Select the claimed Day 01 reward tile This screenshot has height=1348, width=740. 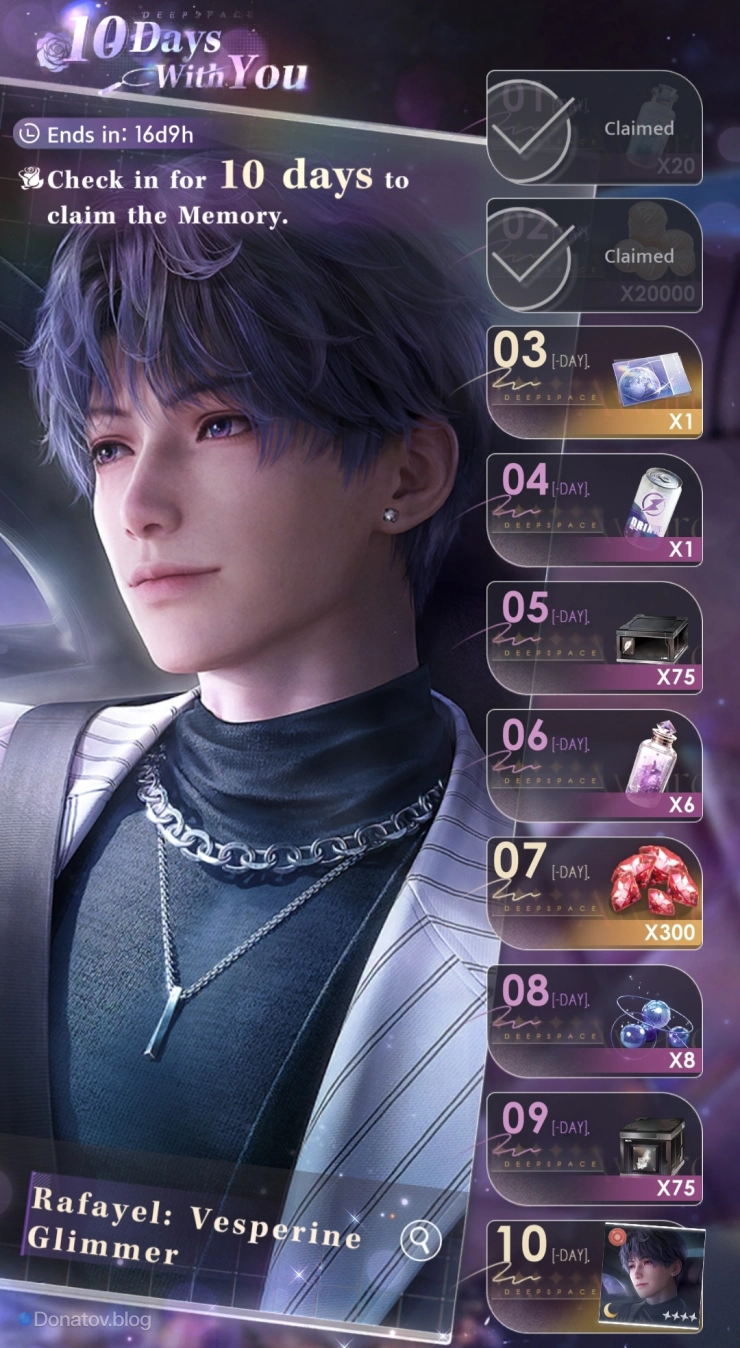point(594,128)
